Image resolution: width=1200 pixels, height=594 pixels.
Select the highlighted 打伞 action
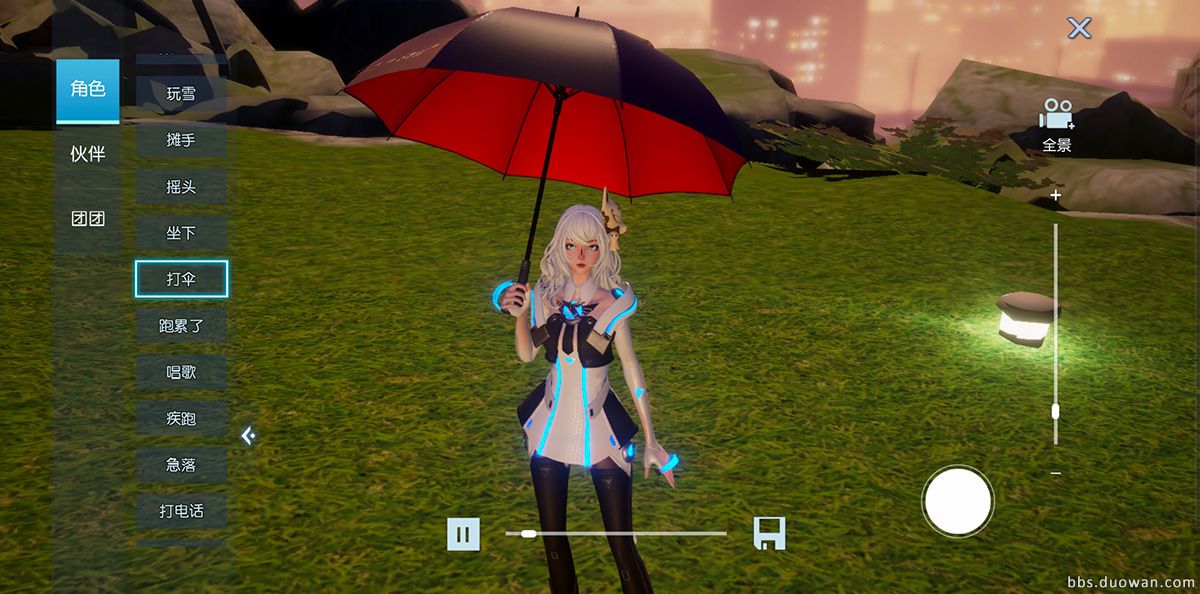(x=181, y=279)
